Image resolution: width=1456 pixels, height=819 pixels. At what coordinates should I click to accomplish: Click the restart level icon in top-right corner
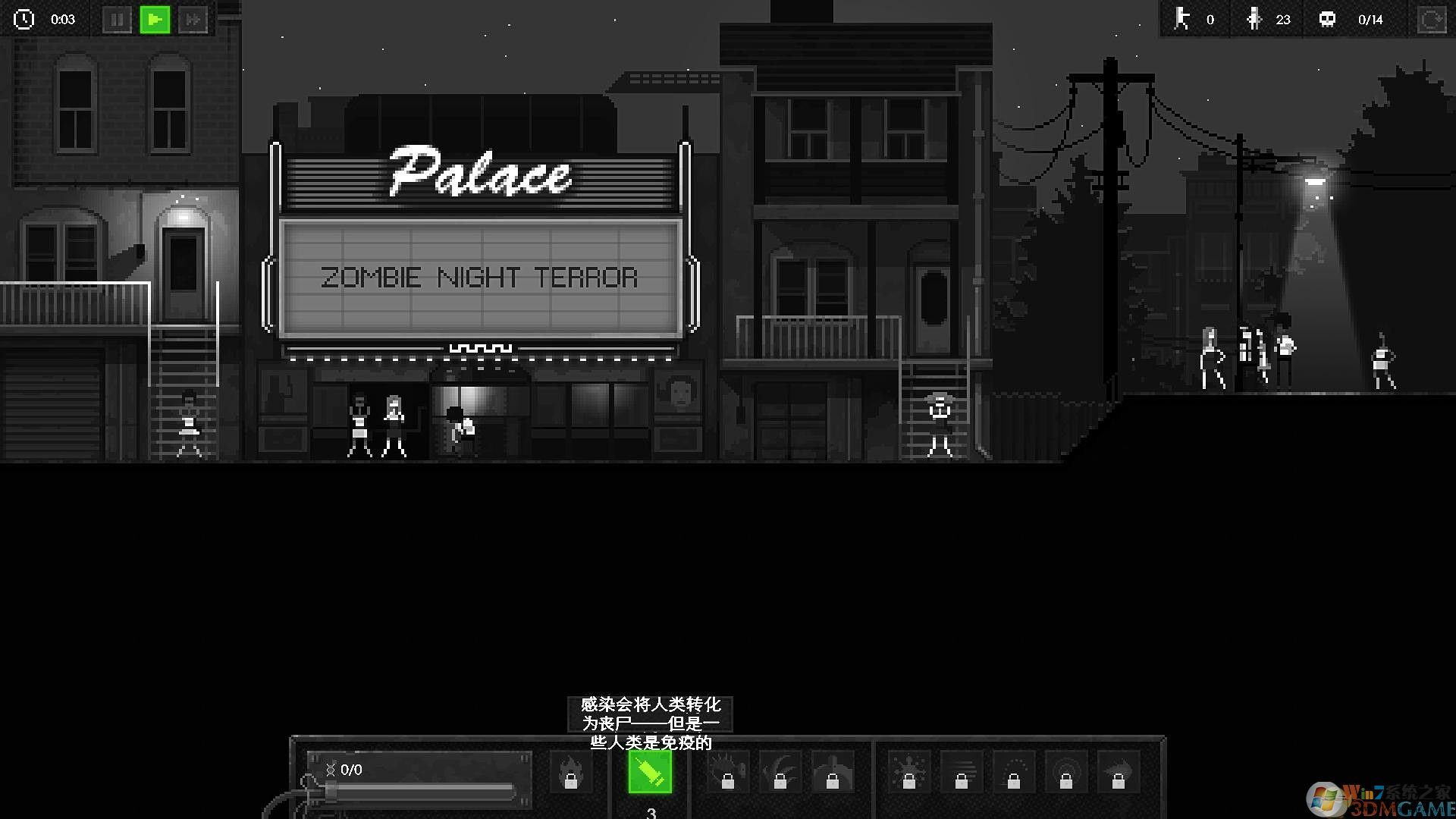[x=1432, y=20]
